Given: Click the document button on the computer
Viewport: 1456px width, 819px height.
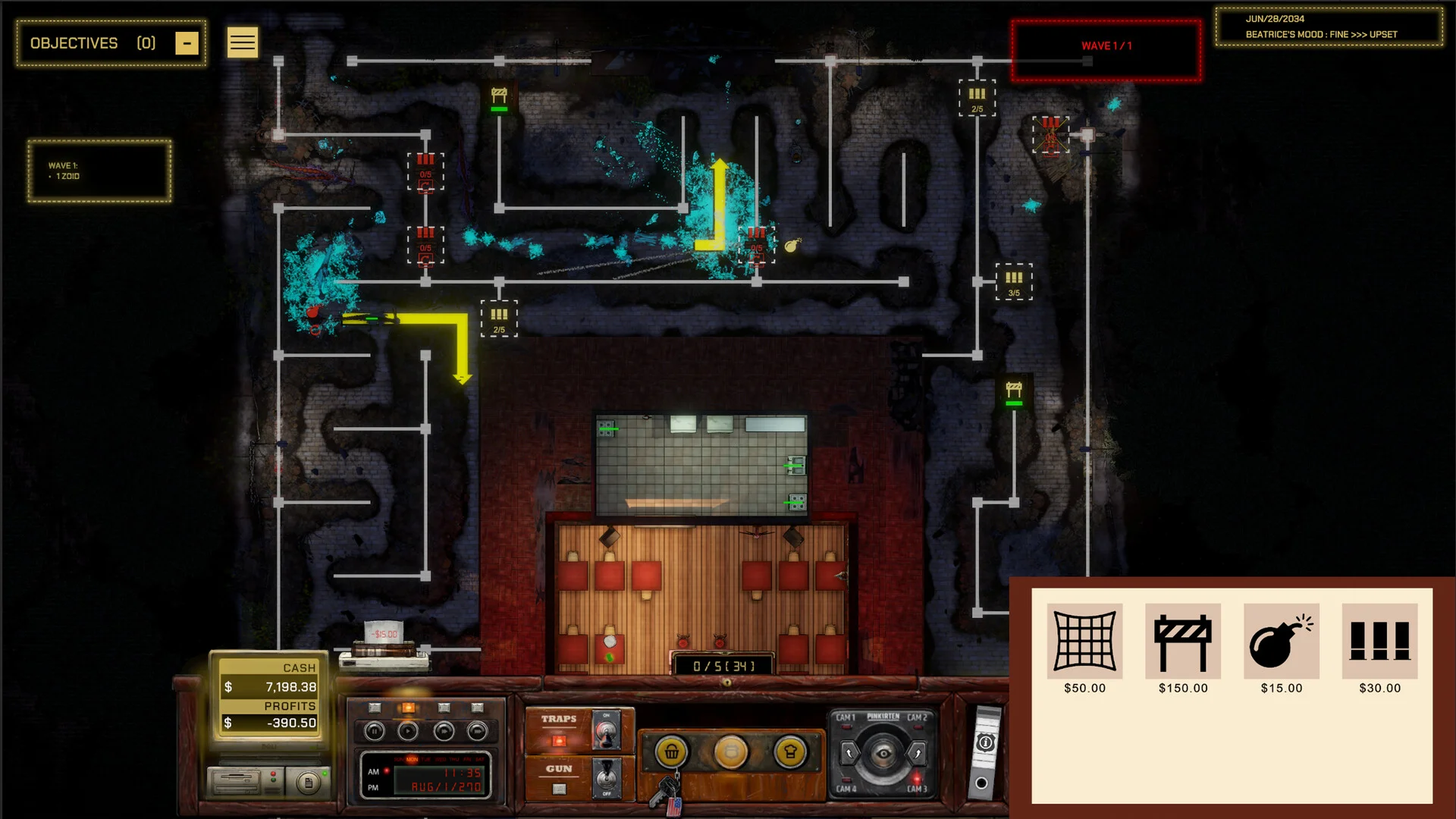Looking at the screenshot, I should (x=308, y=782).
